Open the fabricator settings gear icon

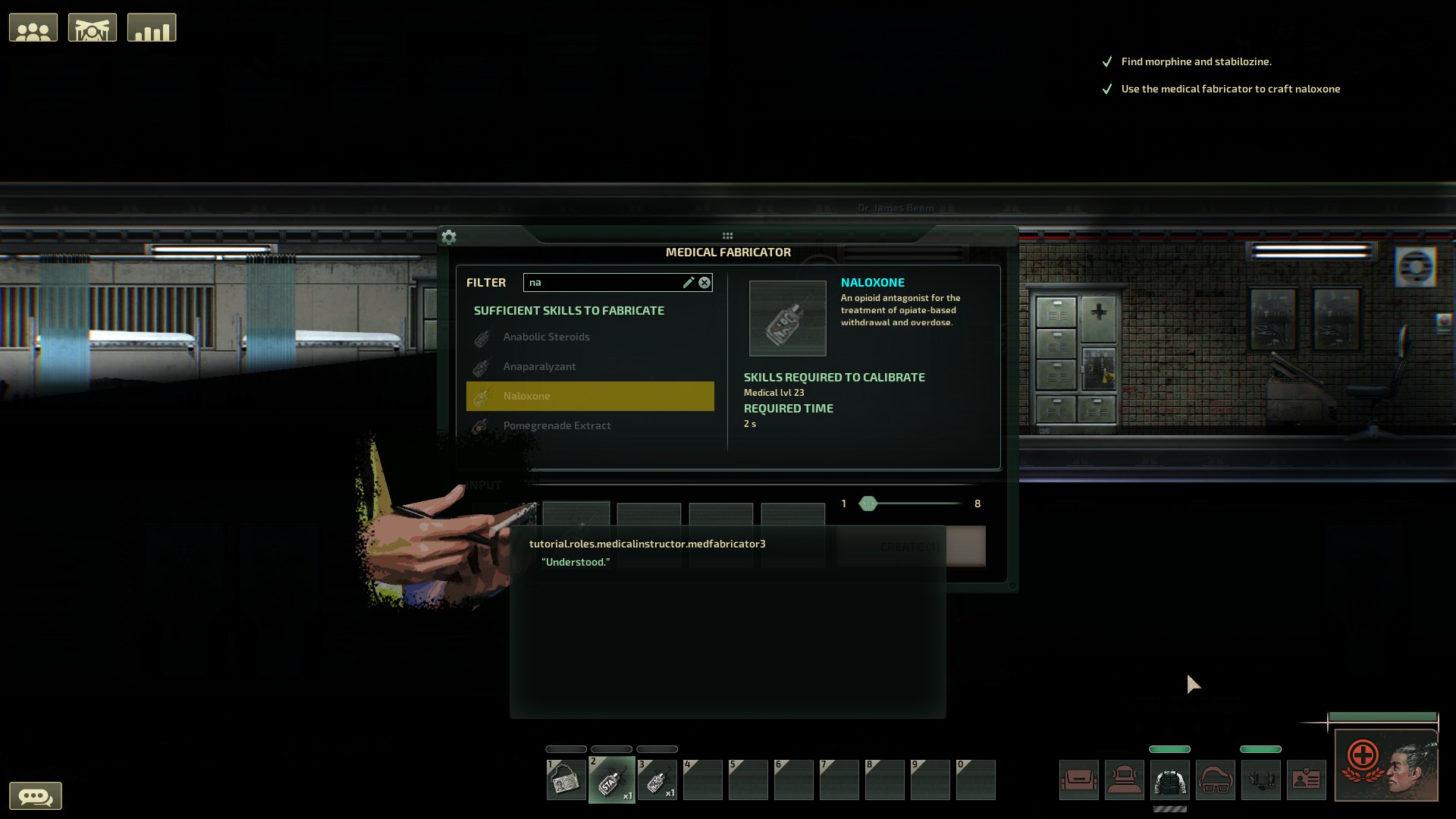(449, 237)
